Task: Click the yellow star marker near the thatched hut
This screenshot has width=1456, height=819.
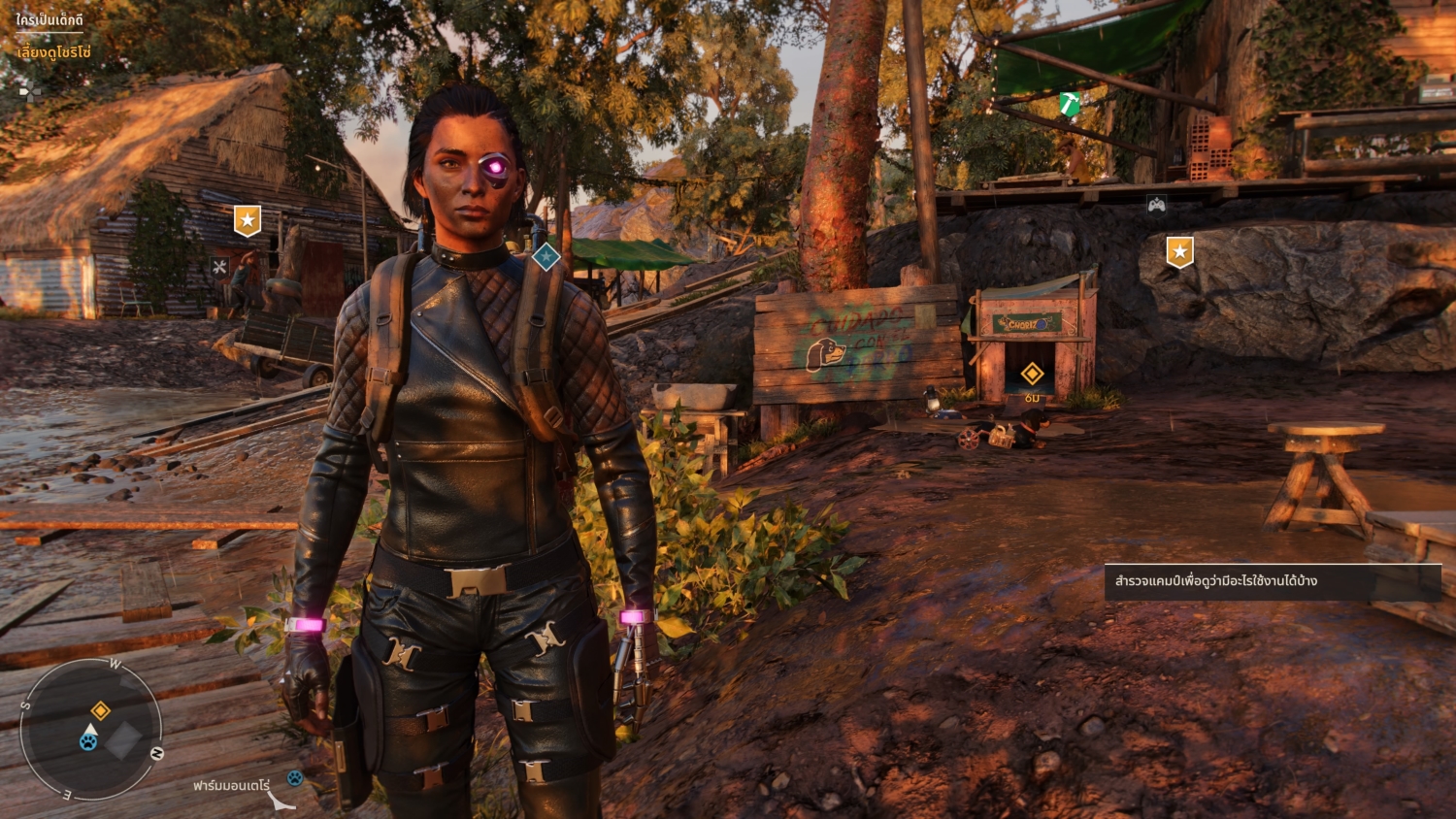Action: pos(248,221)
